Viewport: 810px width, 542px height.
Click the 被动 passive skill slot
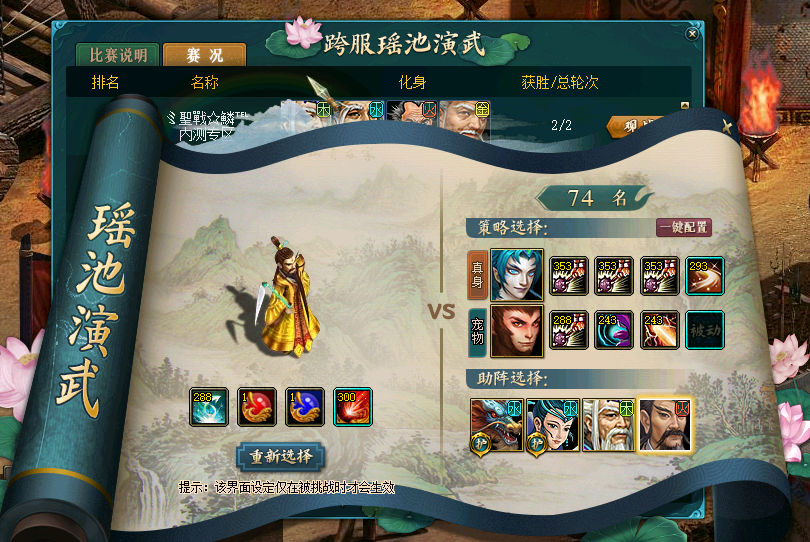coord(705,331)
